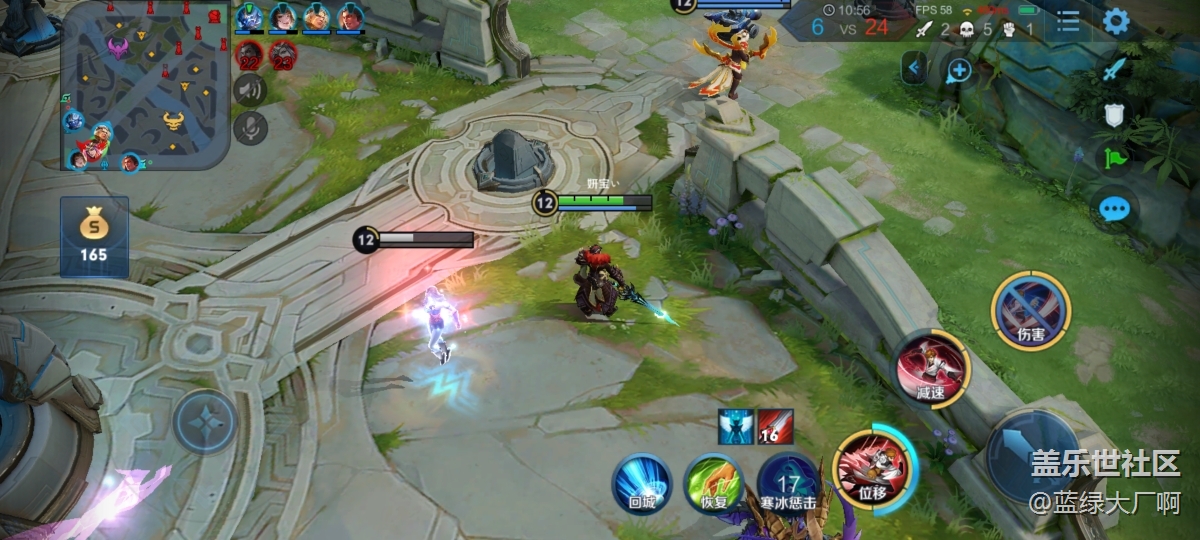Use the 位移 dash skill
Viewport: 1200px width, 540px height.
pos(871,467)
